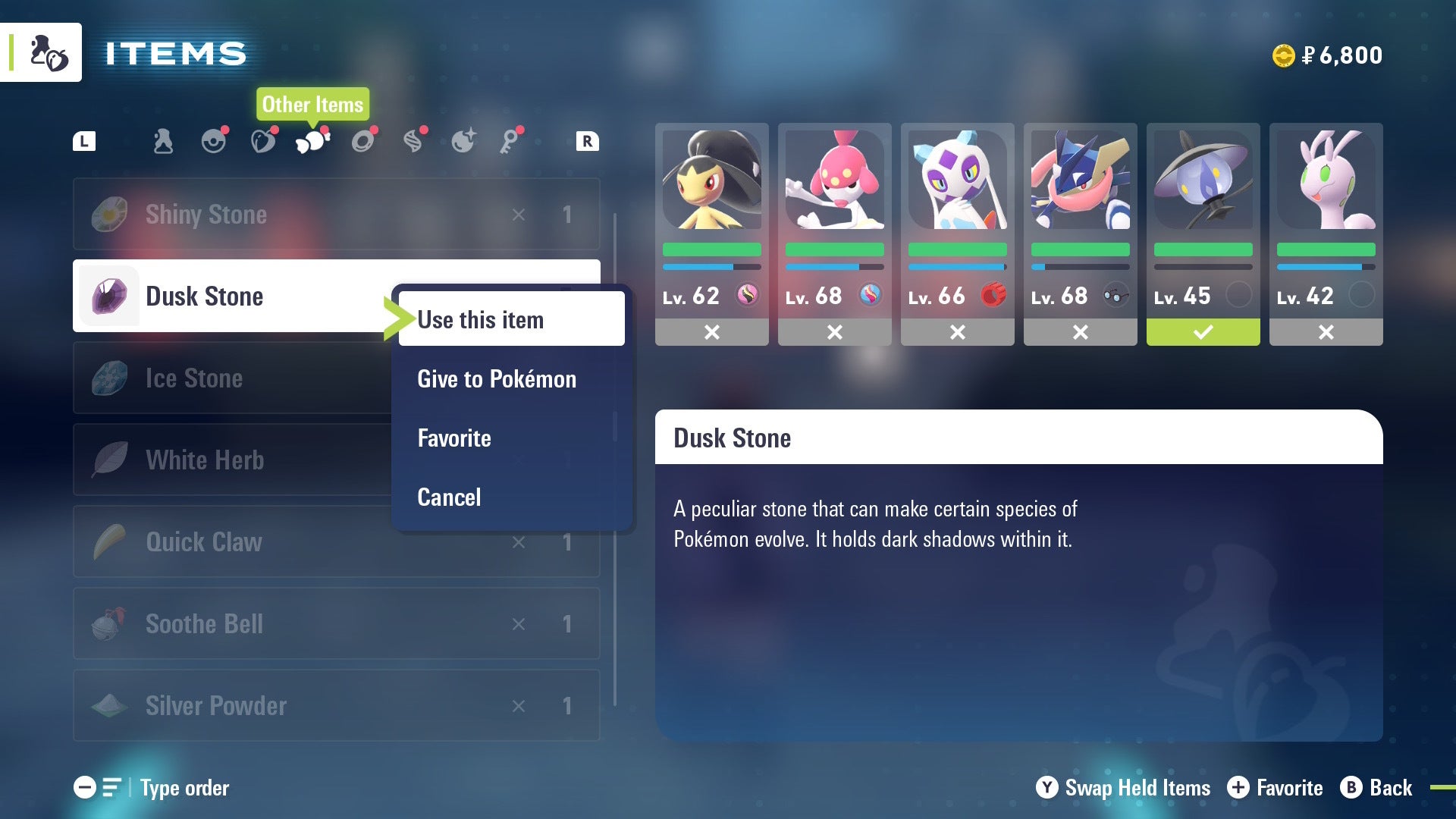Open the Berries category icon

264,140
